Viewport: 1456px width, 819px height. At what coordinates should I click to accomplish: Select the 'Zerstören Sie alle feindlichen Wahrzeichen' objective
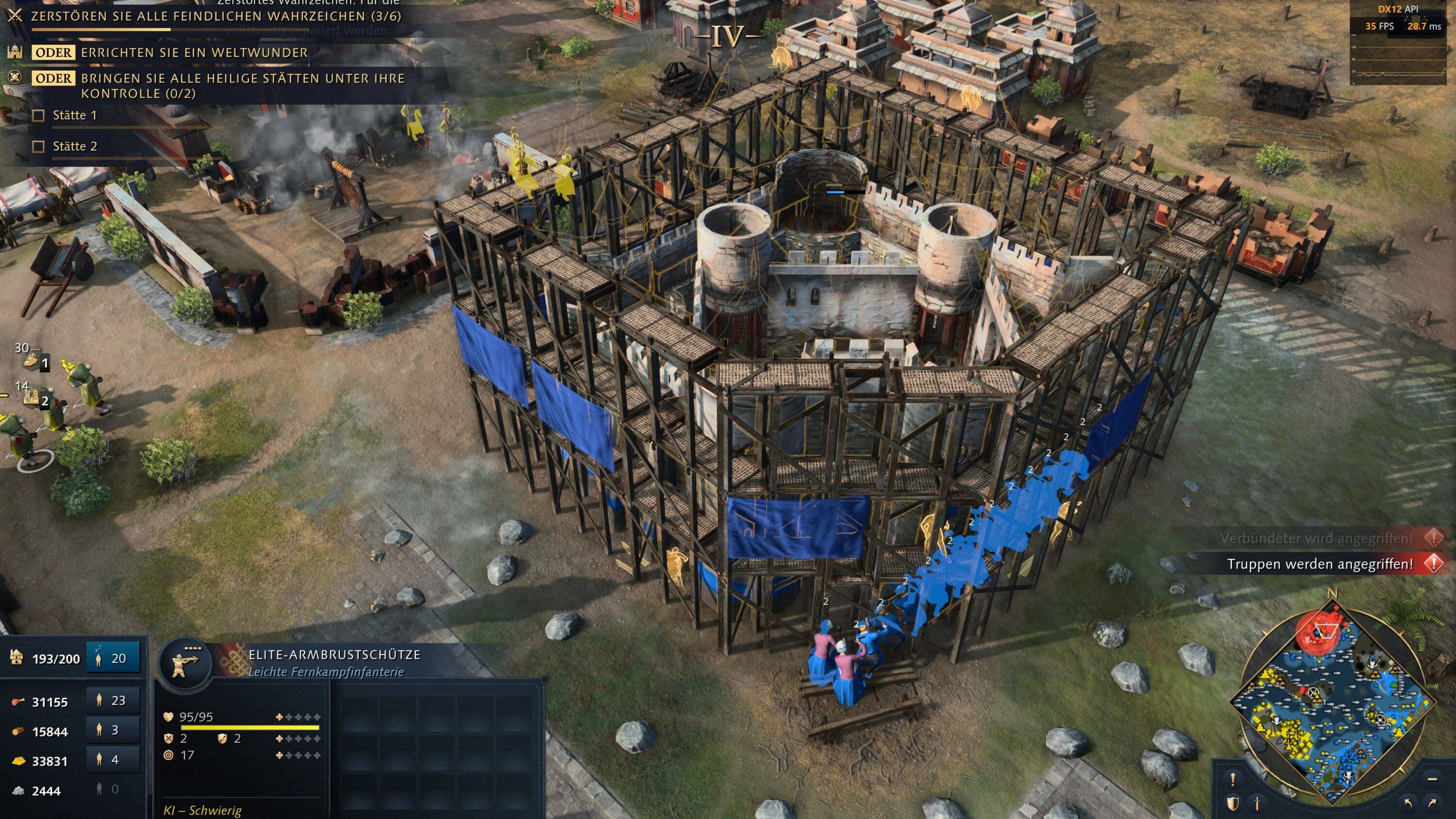(215, 16)
